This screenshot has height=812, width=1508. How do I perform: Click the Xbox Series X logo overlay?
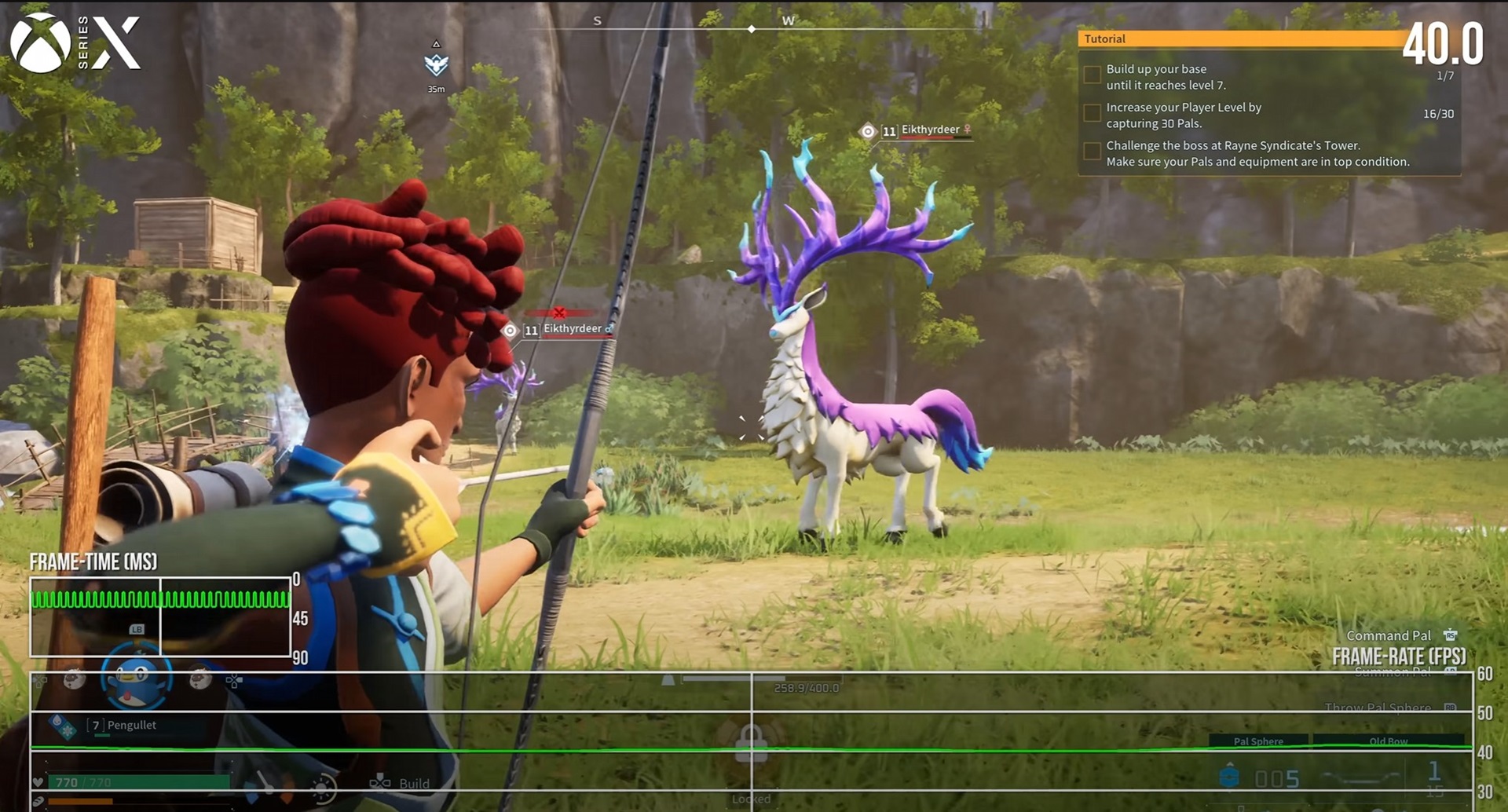tap(75, 43)
